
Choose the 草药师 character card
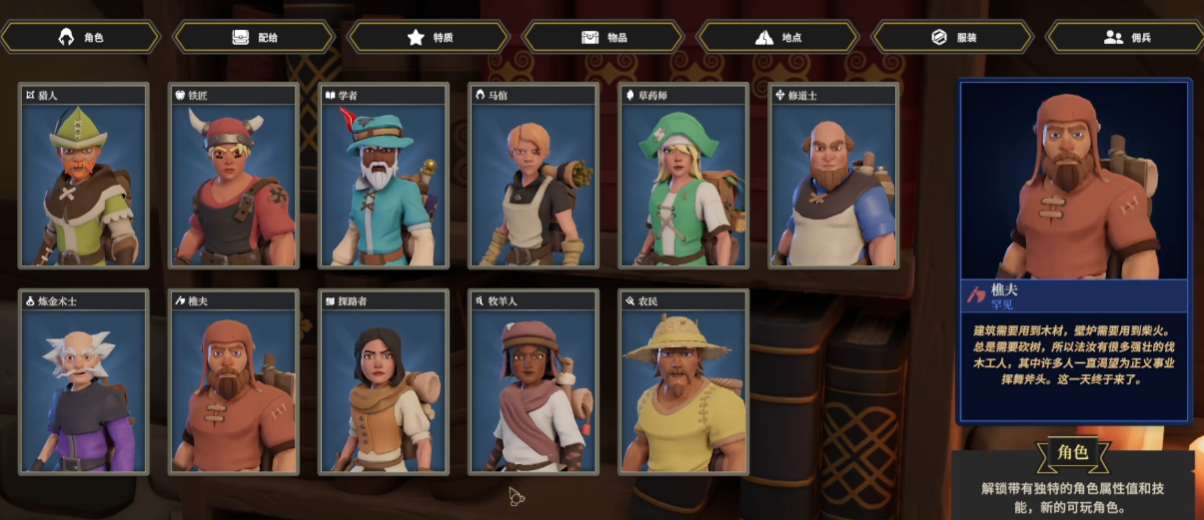pos(684,176)
